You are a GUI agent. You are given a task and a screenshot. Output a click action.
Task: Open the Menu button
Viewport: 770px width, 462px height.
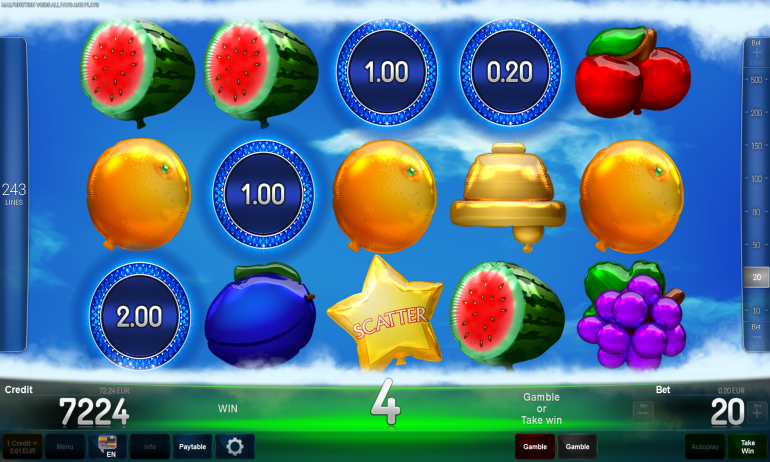tap(64, 447)
